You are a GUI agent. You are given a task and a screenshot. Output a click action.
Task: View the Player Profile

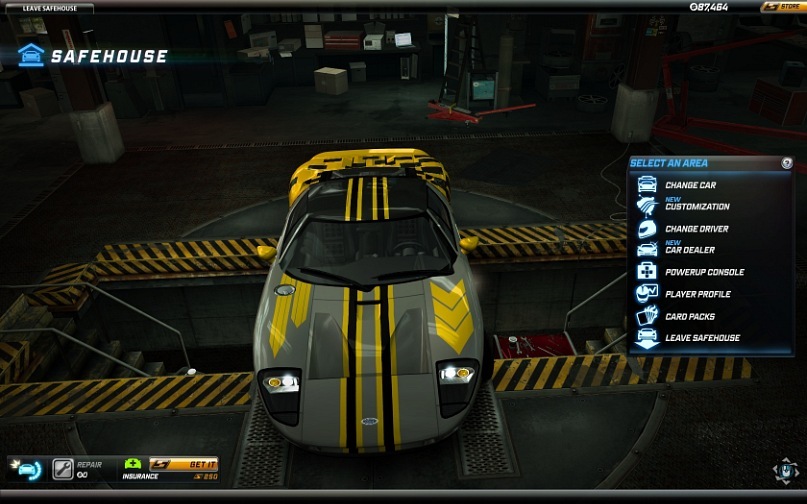[x=697, y=294]
